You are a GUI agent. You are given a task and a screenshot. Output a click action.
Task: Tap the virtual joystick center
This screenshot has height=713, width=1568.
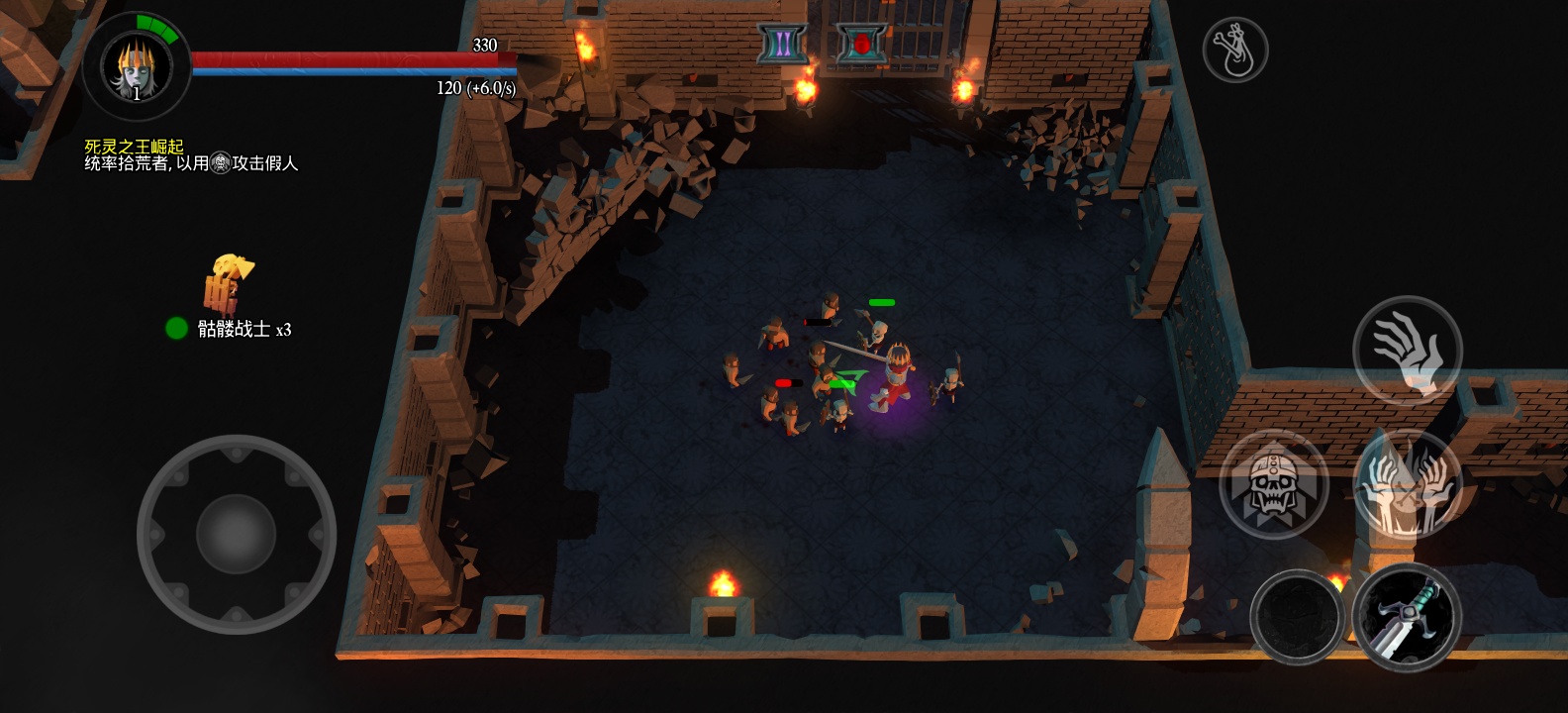coord(236,534)
